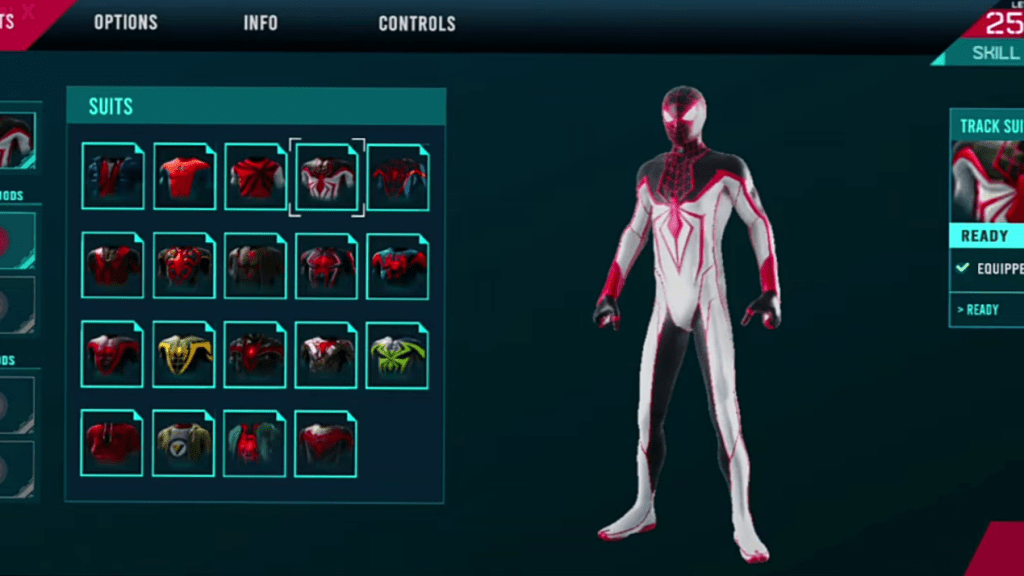This screenshot has width=1024, height=576.
Task: Click the Track Suit preview image
Action: (x=987, y=182)
